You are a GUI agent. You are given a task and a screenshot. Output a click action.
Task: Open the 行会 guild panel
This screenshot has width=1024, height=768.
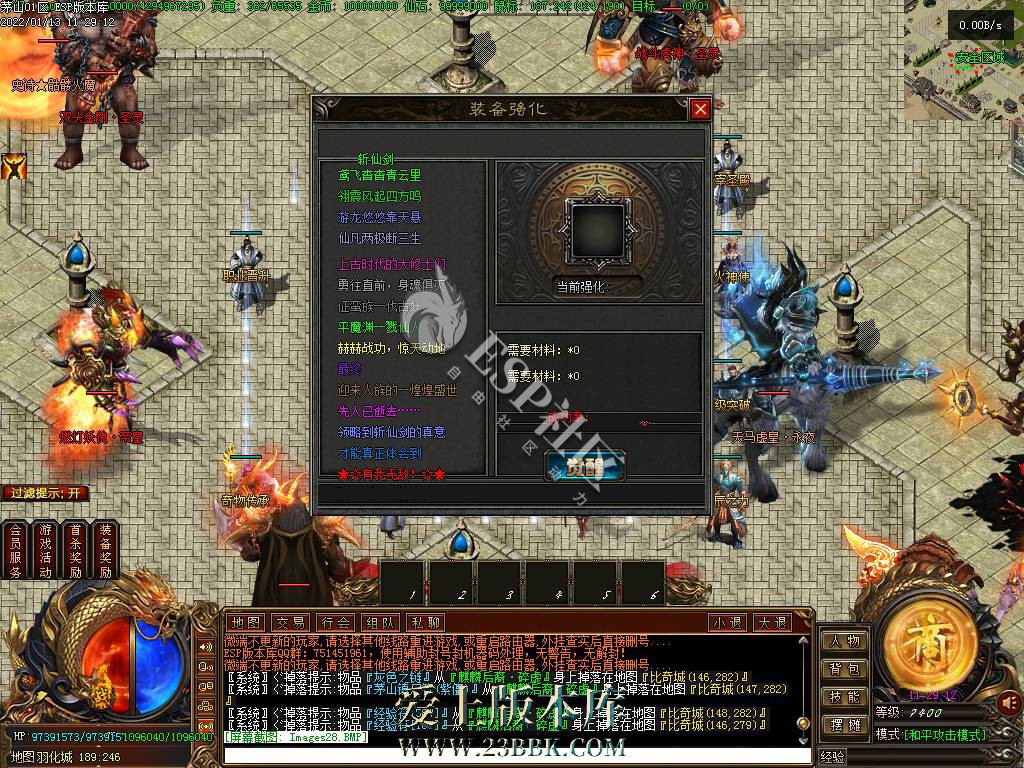(336, 622)
